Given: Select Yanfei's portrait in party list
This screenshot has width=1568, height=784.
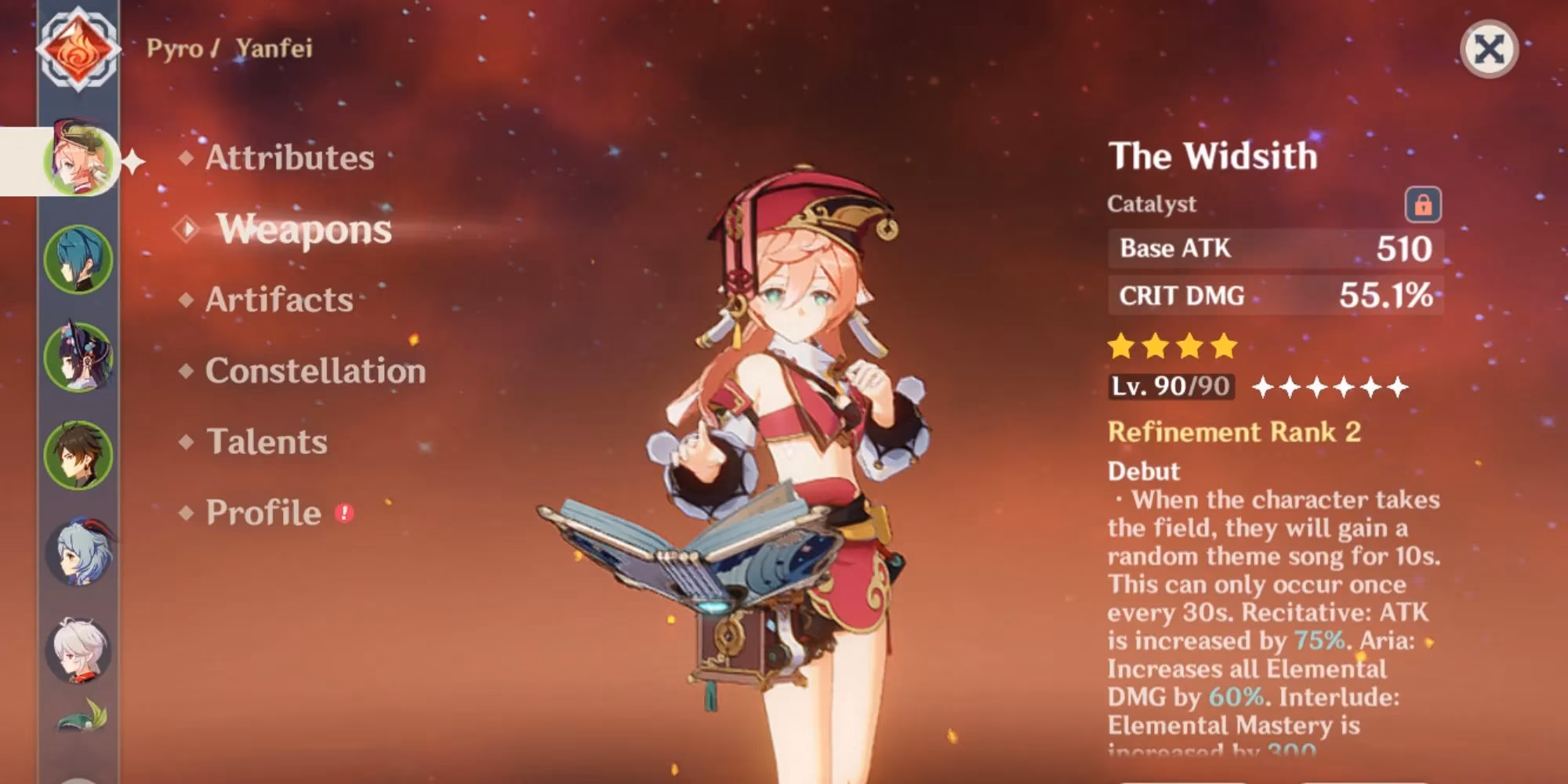Looking at the screenshot, I should 80,161.
